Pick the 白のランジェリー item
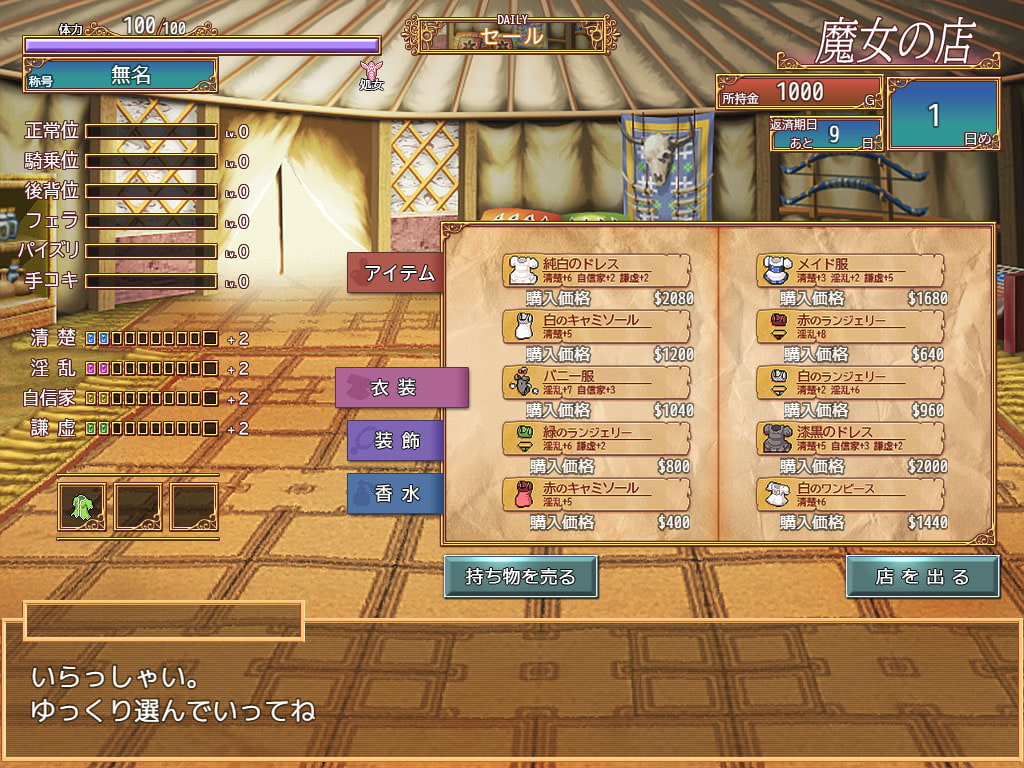 click(850, 382)
